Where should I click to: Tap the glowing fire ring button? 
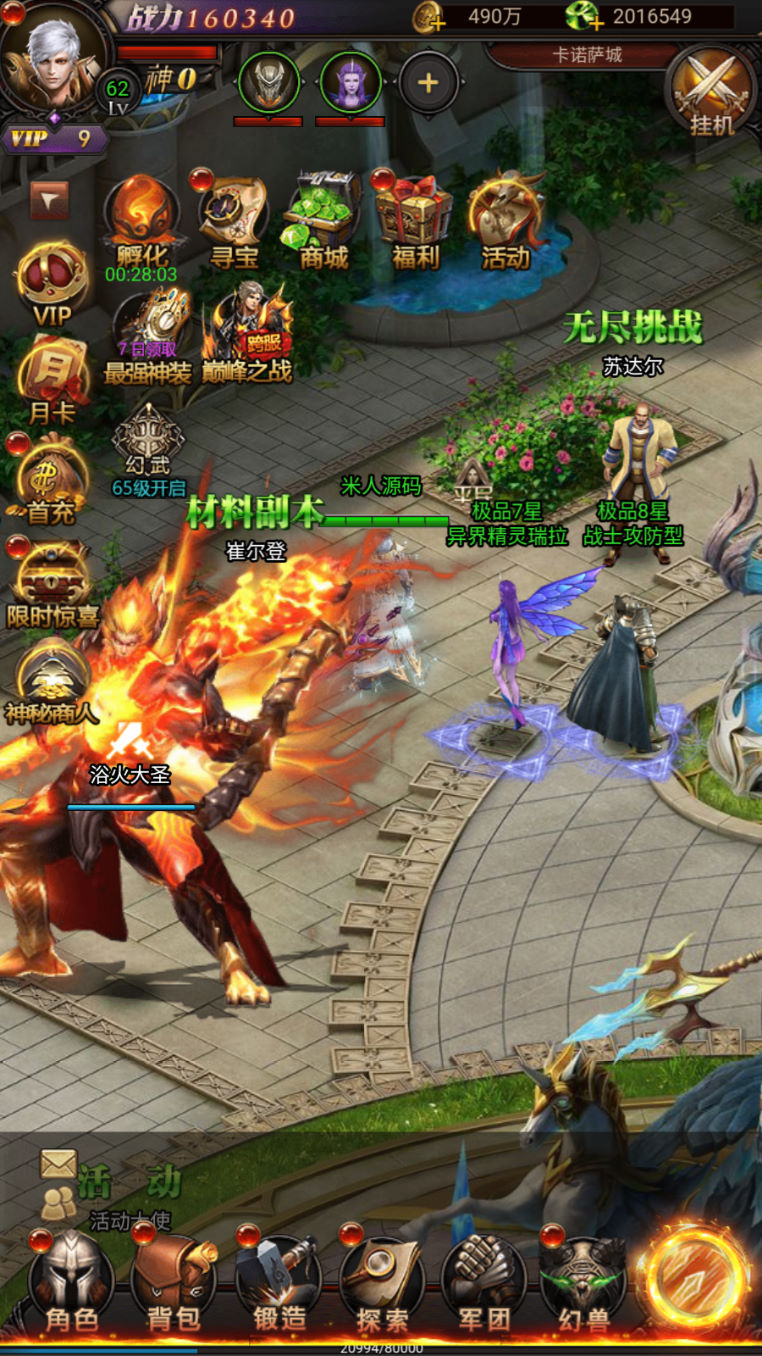(x=695, y=1277)
